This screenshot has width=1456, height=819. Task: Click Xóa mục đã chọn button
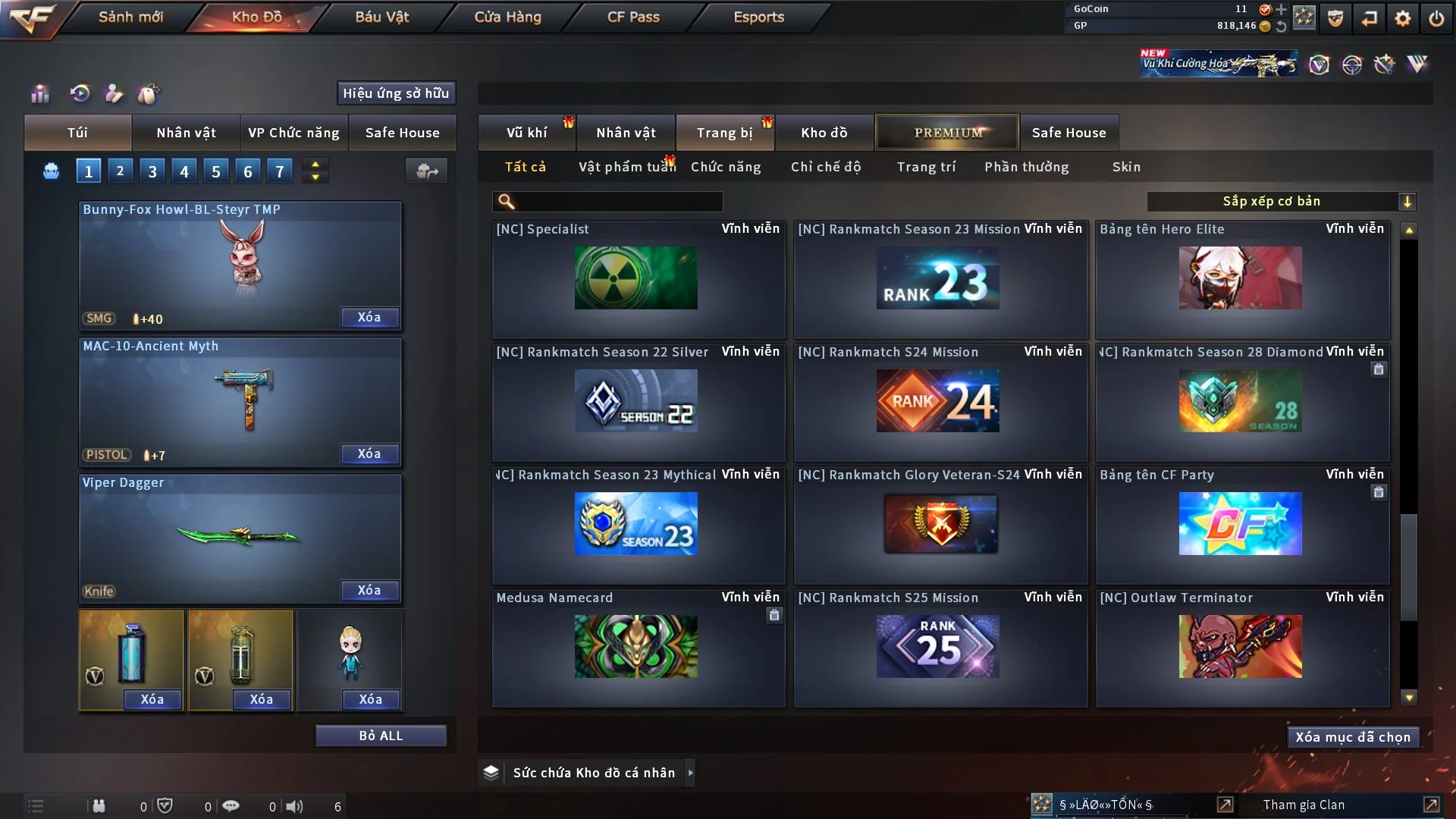(1353, 737)
